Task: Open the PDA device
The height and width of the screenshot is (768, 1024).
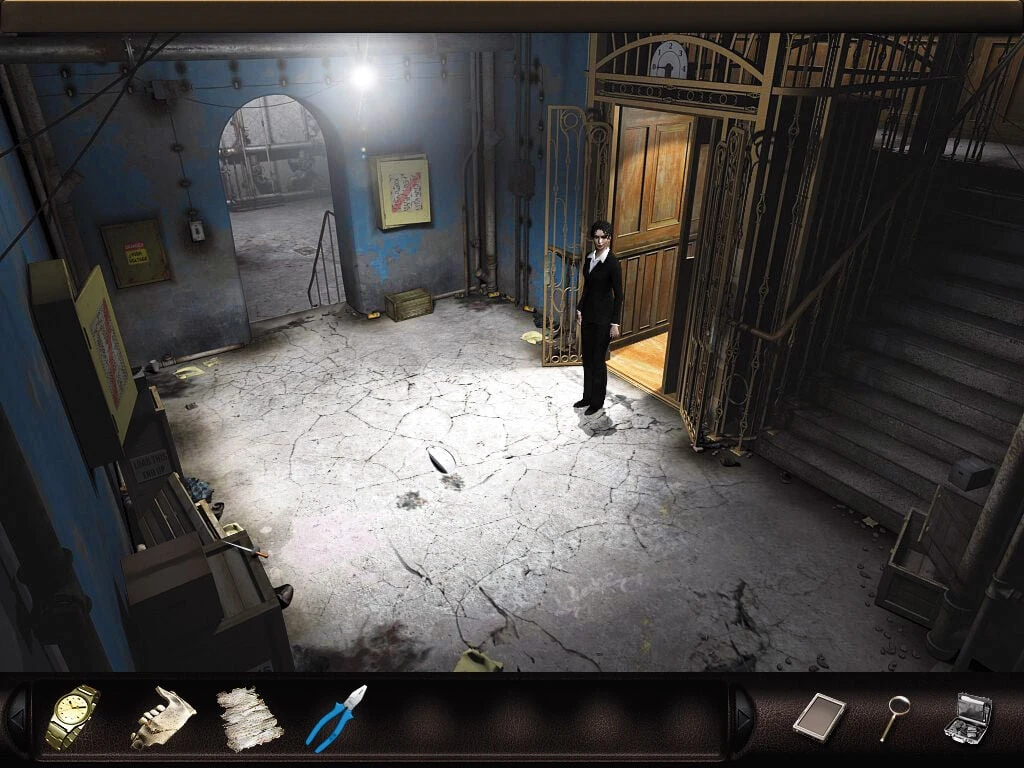Action: coord(819,717)
